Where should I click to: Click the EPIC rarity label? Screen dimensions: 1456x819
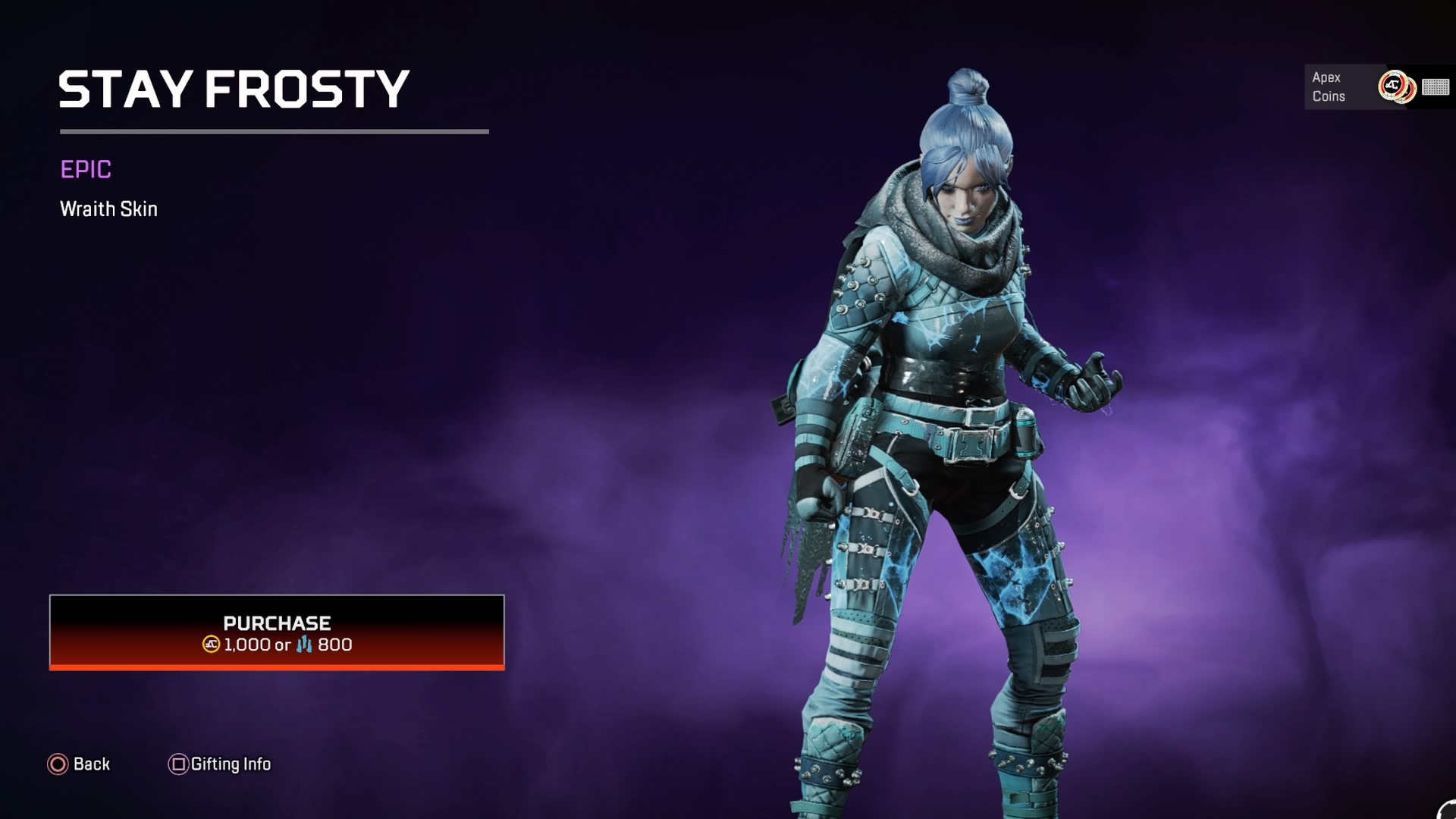tap(86, 170)
